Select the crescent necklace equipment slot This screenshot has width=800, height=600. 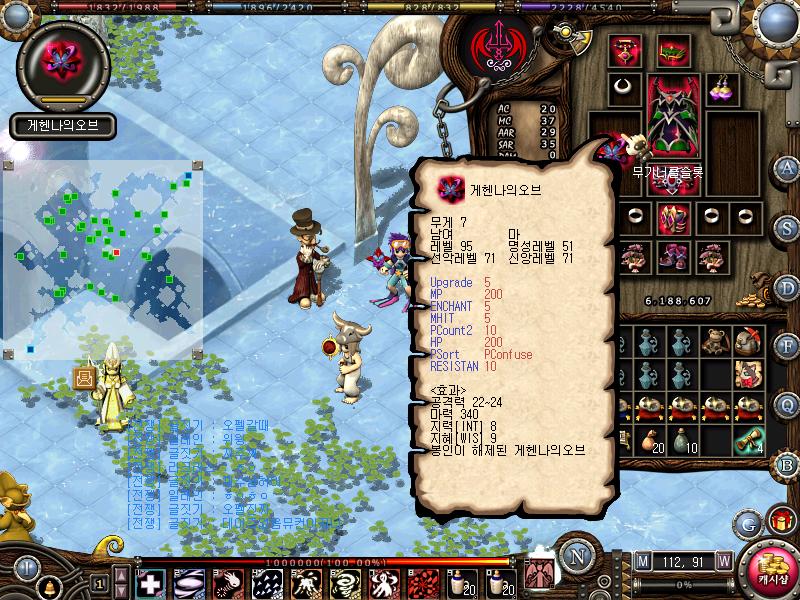coord(625,87)
